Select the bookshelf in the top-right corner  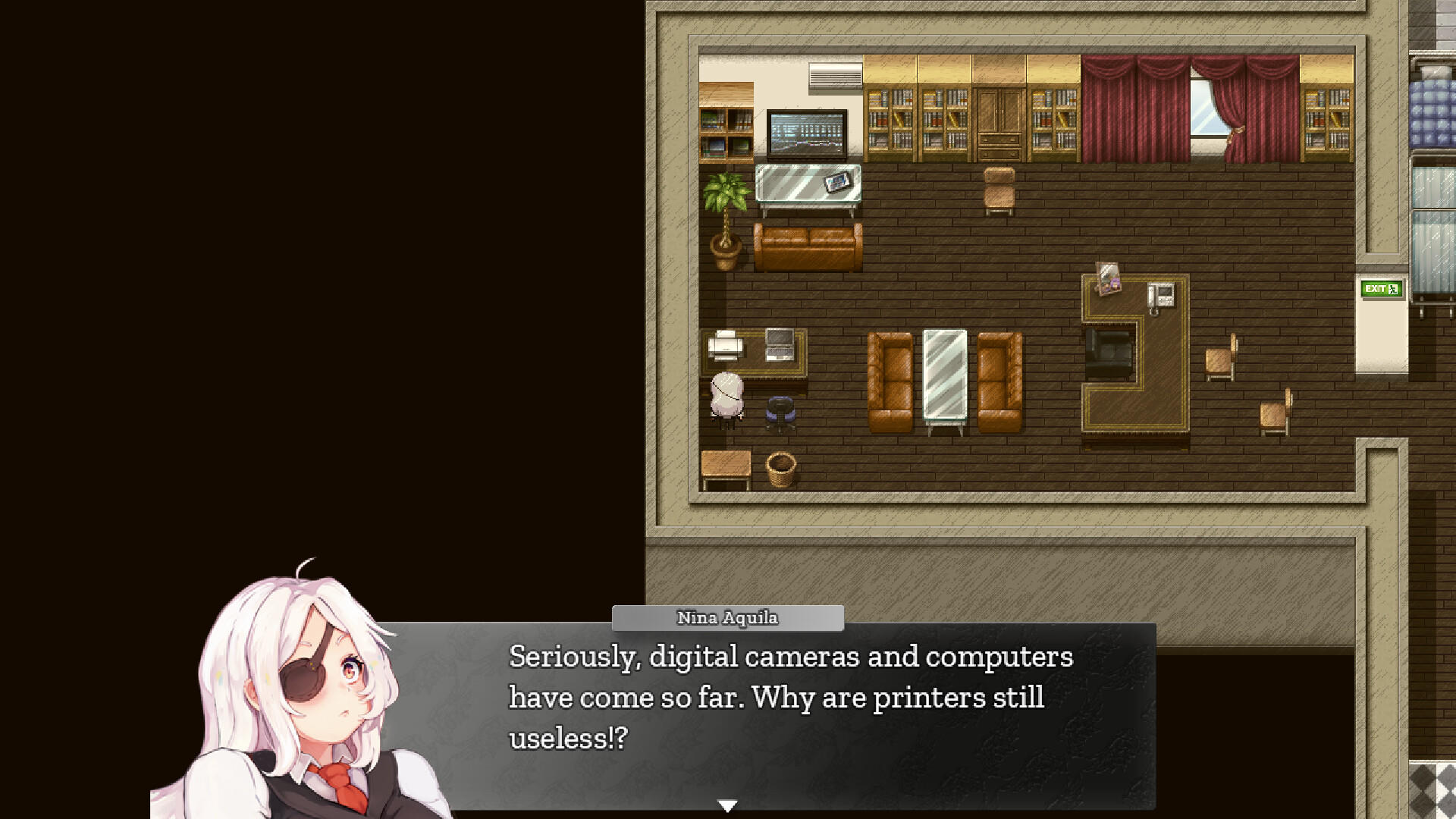(x=1327, y=121)
